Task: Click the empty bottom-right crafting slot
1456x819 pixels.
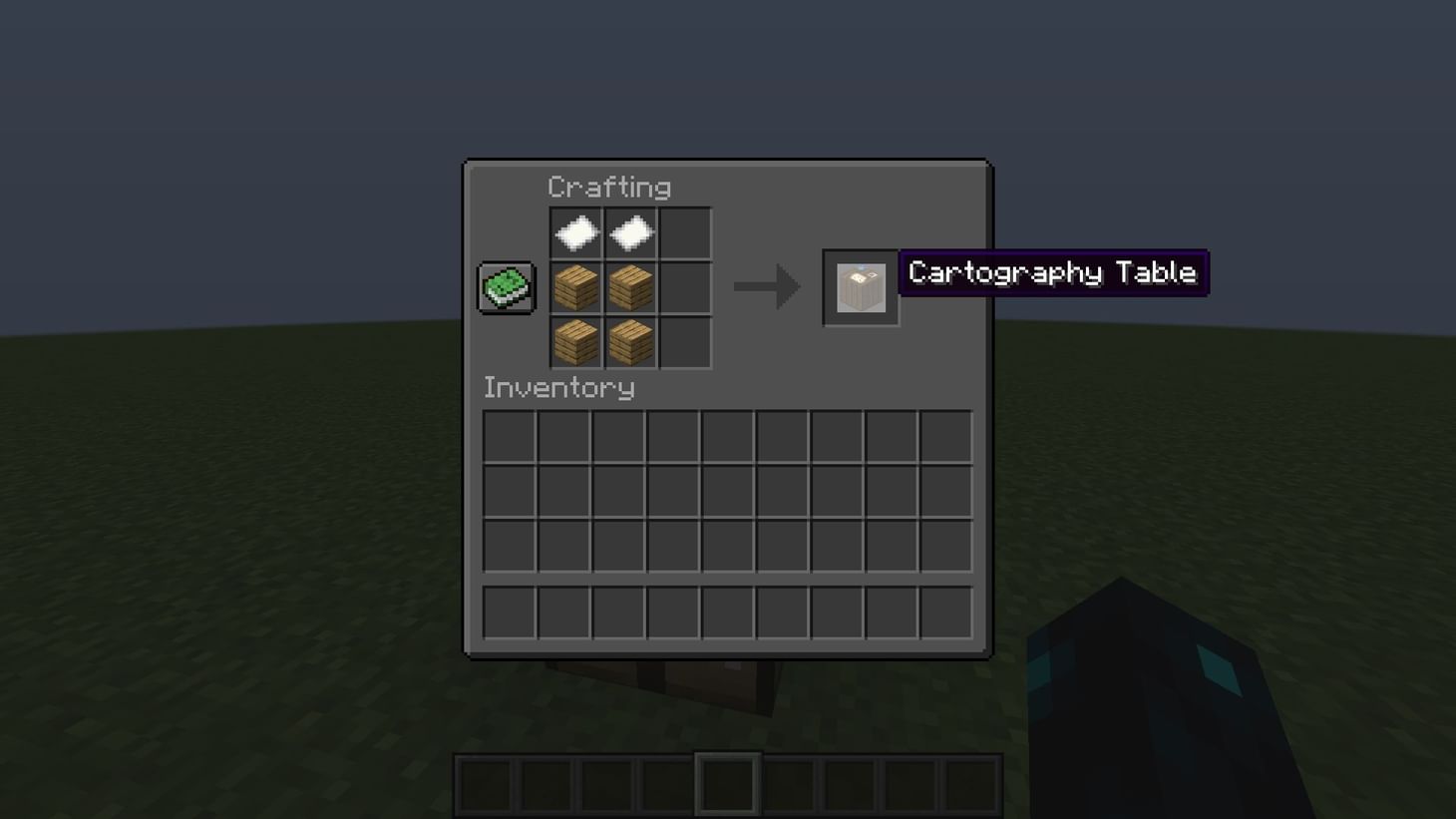Action: click(685, 341)
